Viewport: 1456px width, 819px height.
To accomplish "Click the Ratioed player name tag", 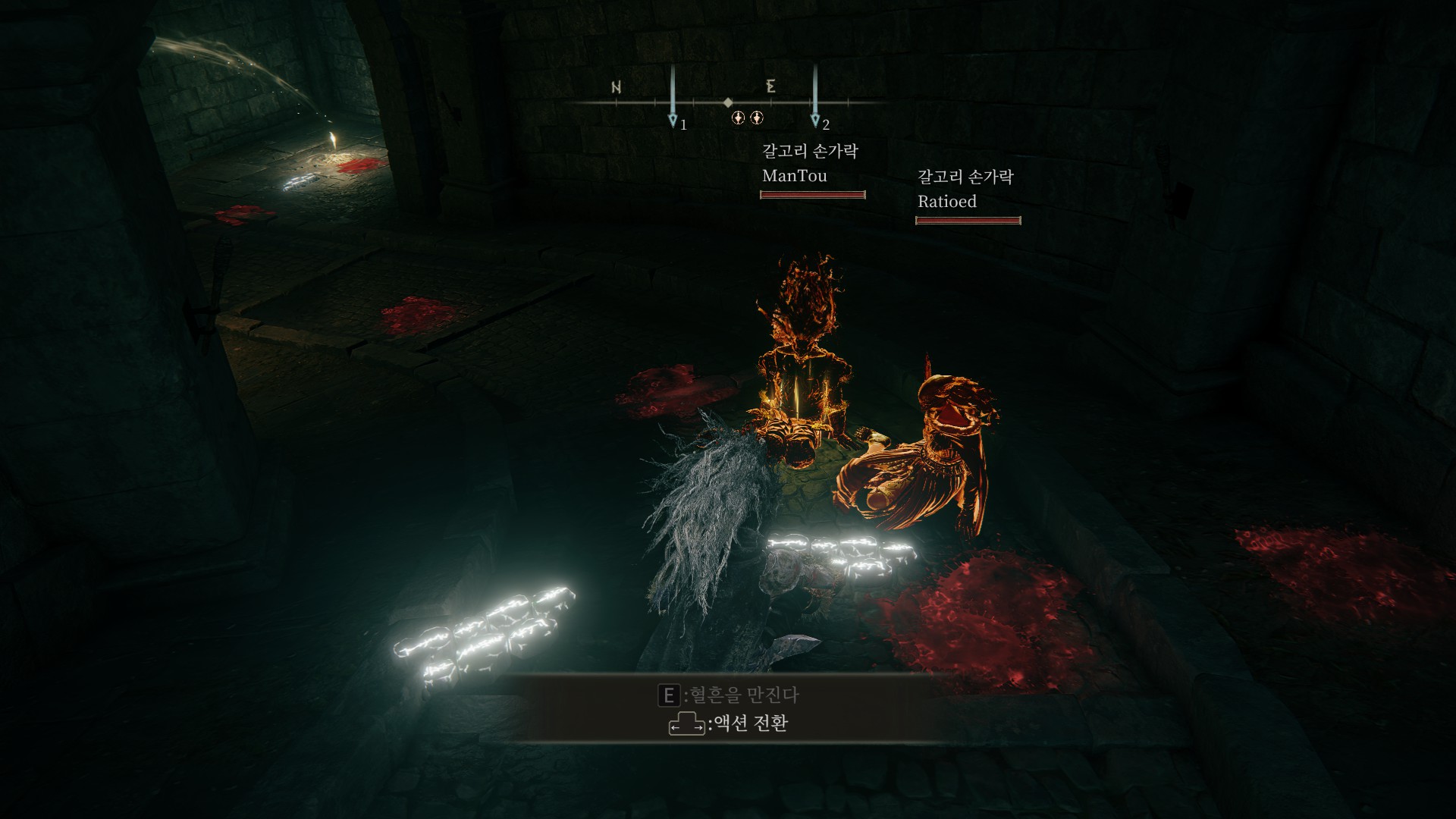I will click(x=946, y=202).
